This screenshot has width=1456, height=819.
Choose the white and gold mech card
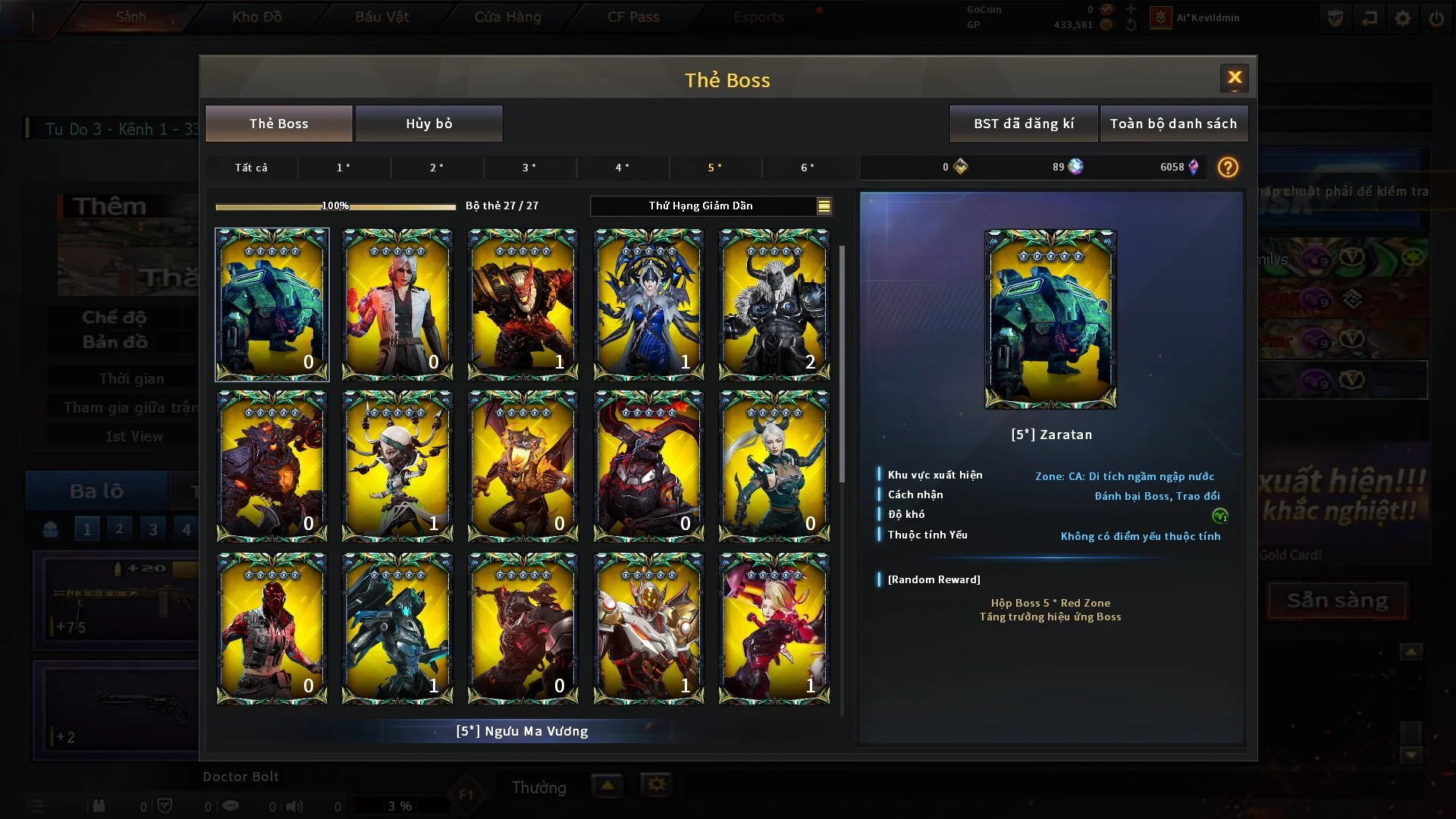(648, 628)
